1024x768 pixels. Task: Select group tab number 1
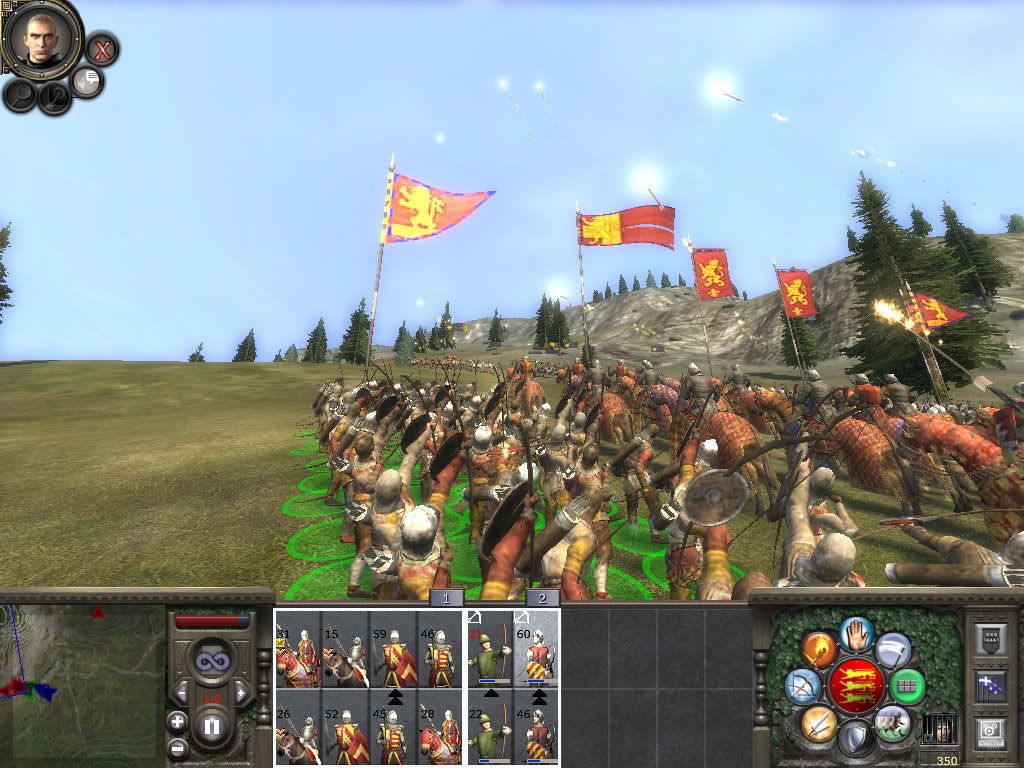coord(447,598)
